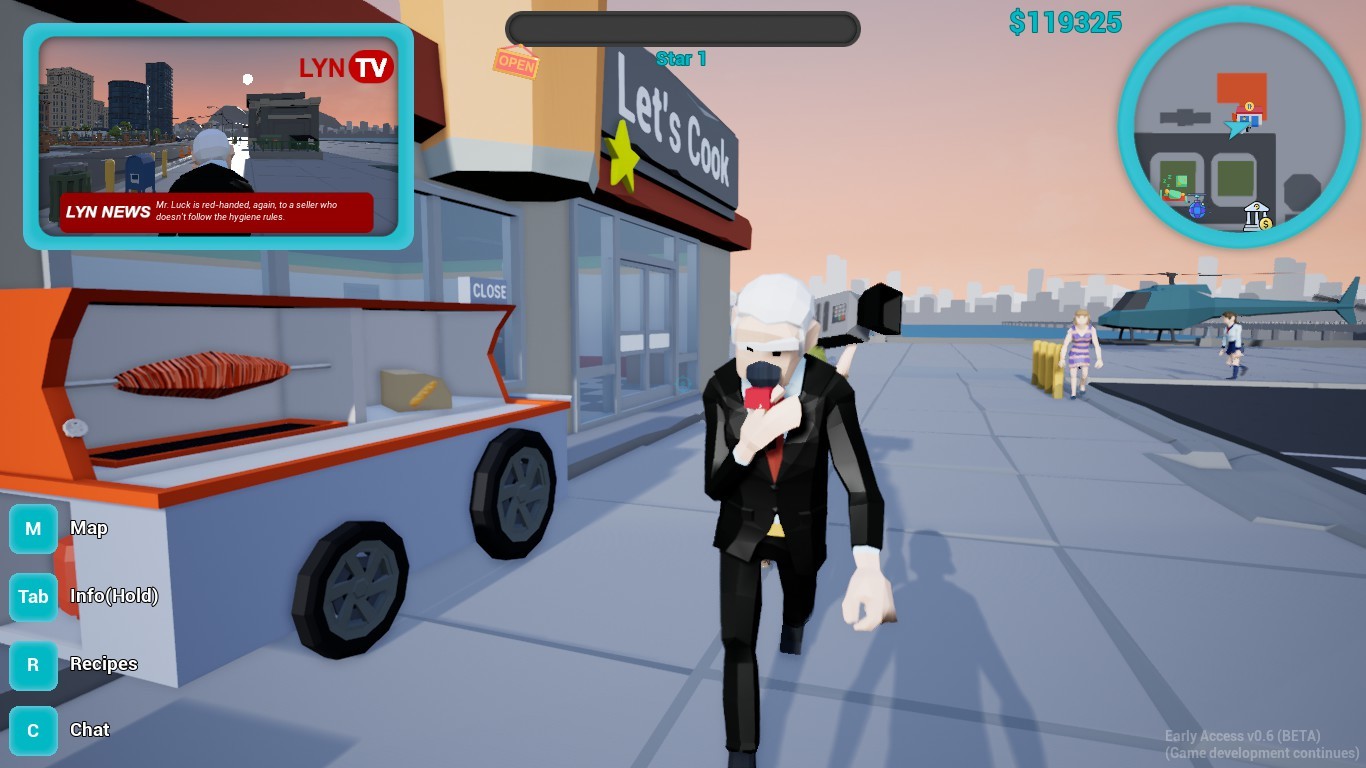Select the dollar coin icon near the bank marker
The height and width of the screenshot is (768, 1366).
tap(1266, 224)
